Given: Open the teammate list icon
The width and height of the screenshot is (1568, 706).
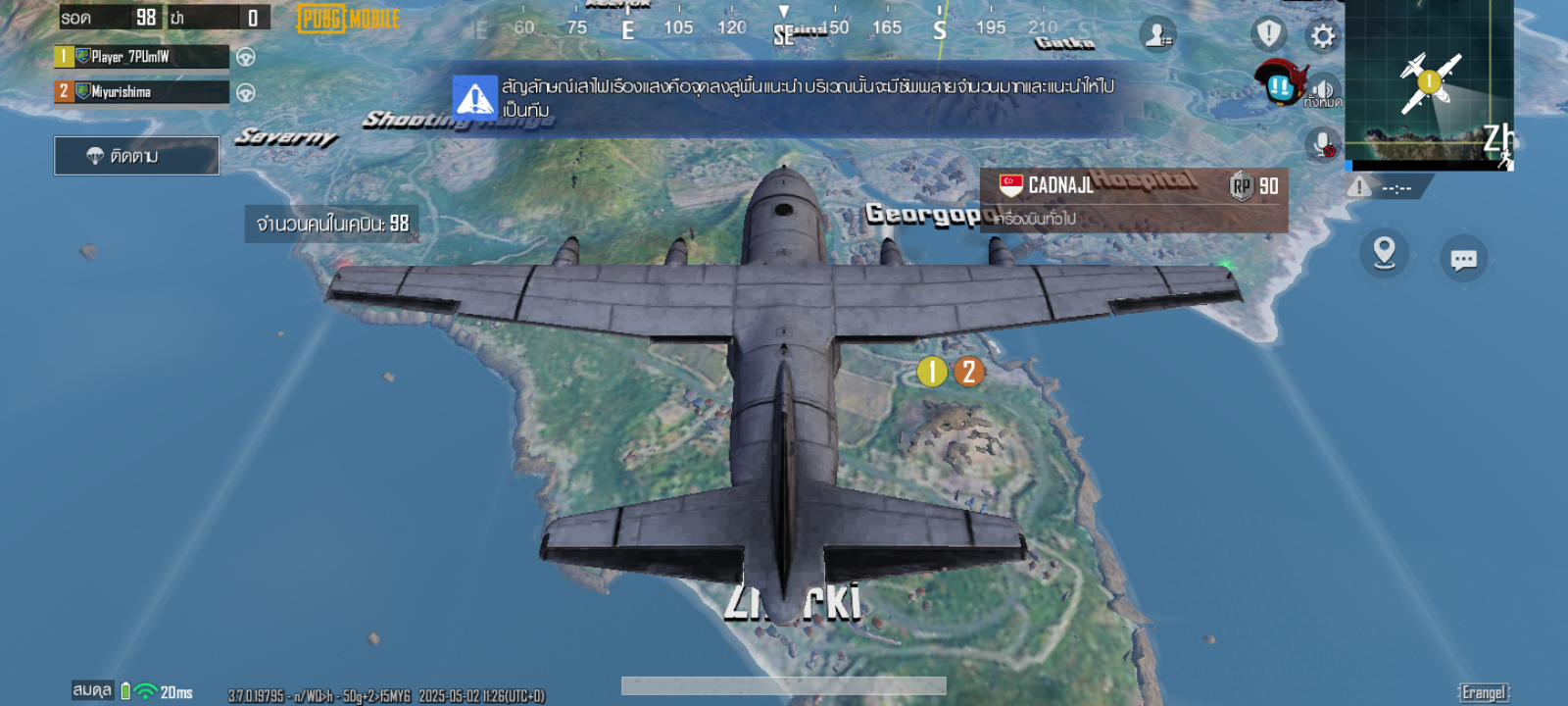Looking at the screenshot, I should click(x=1158, y=35).
